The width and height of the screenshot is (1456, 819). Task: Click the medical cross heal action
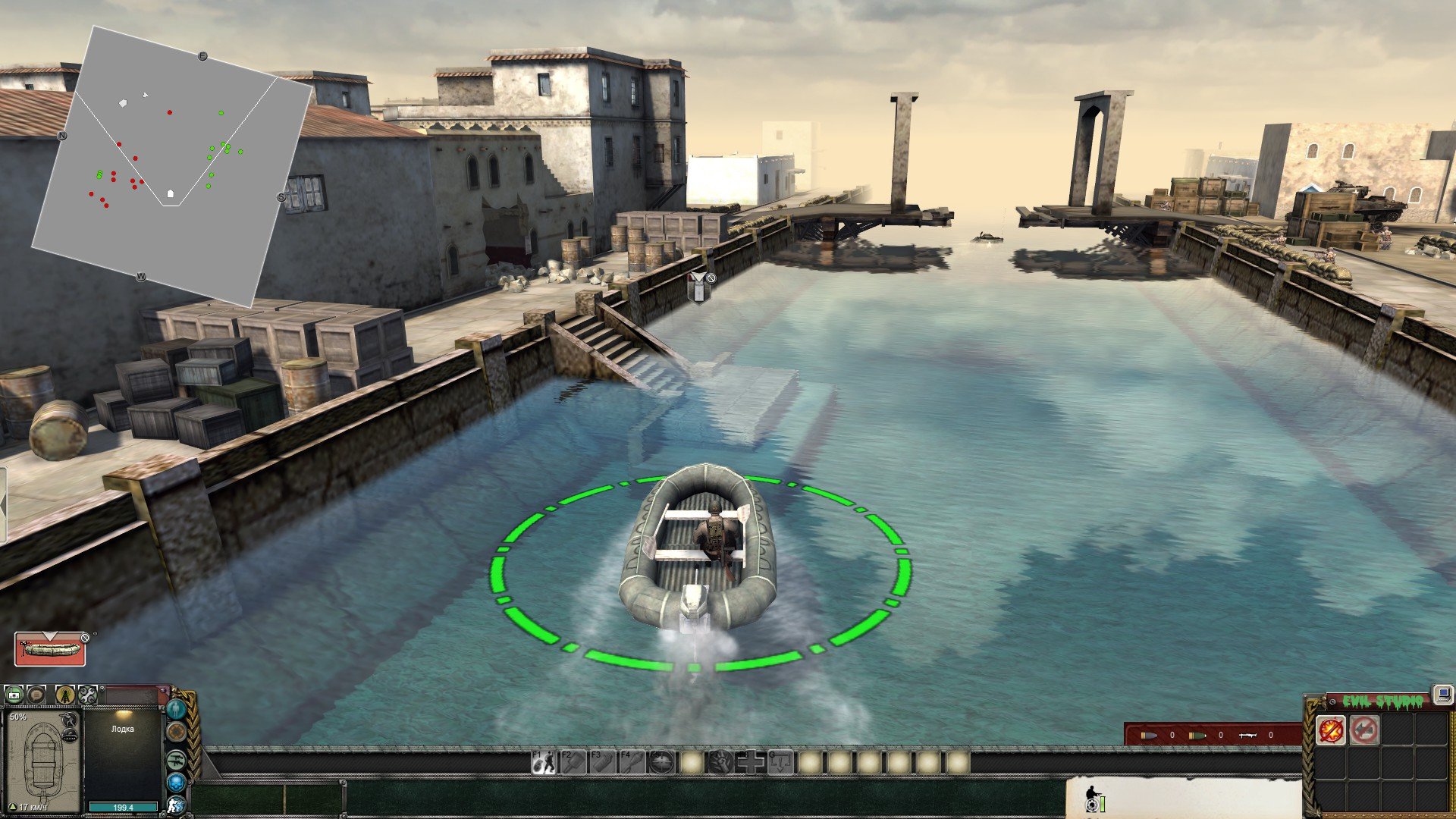751,762
